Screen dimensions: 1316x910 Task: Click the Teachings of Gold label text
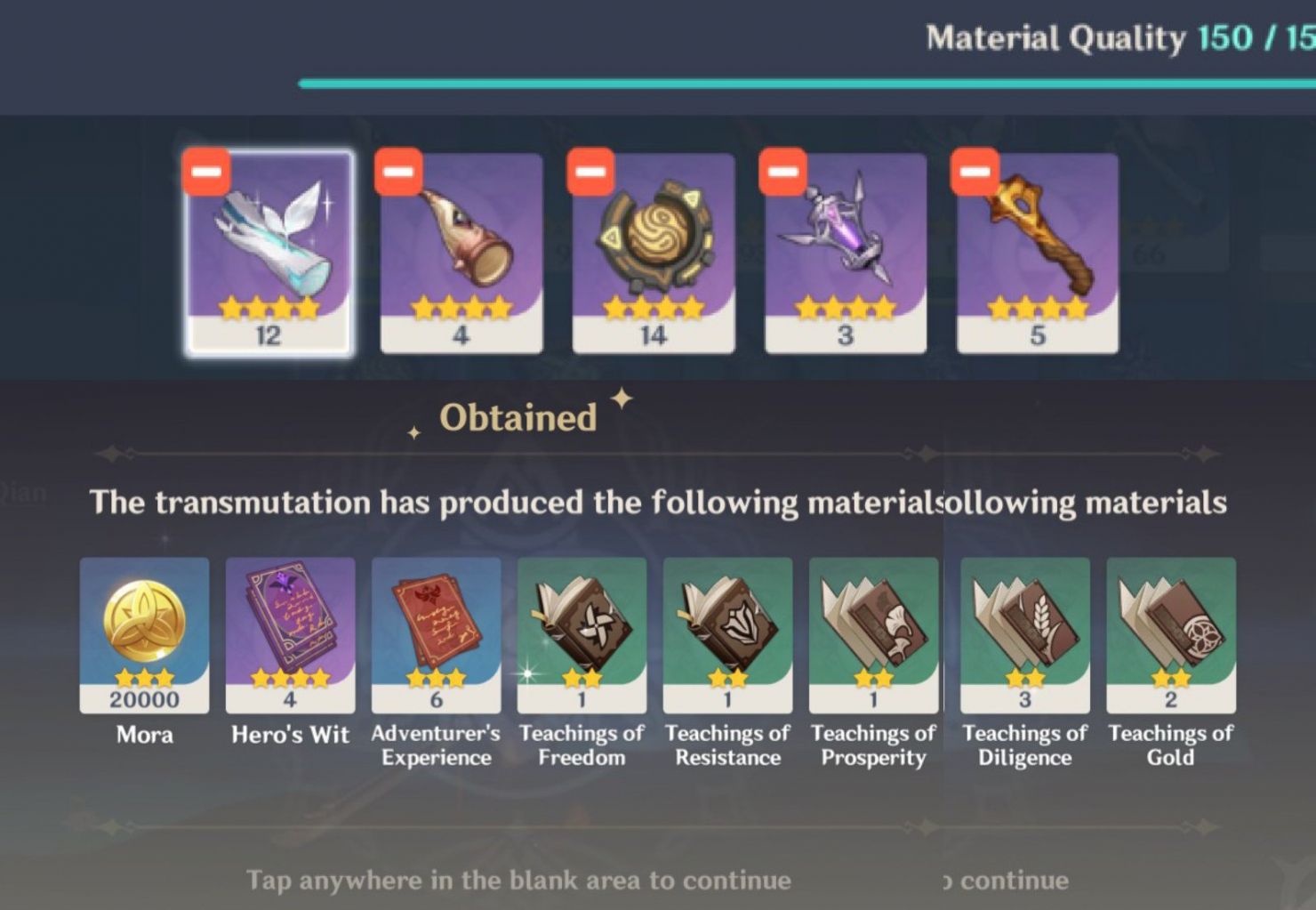pos(1171,745)
